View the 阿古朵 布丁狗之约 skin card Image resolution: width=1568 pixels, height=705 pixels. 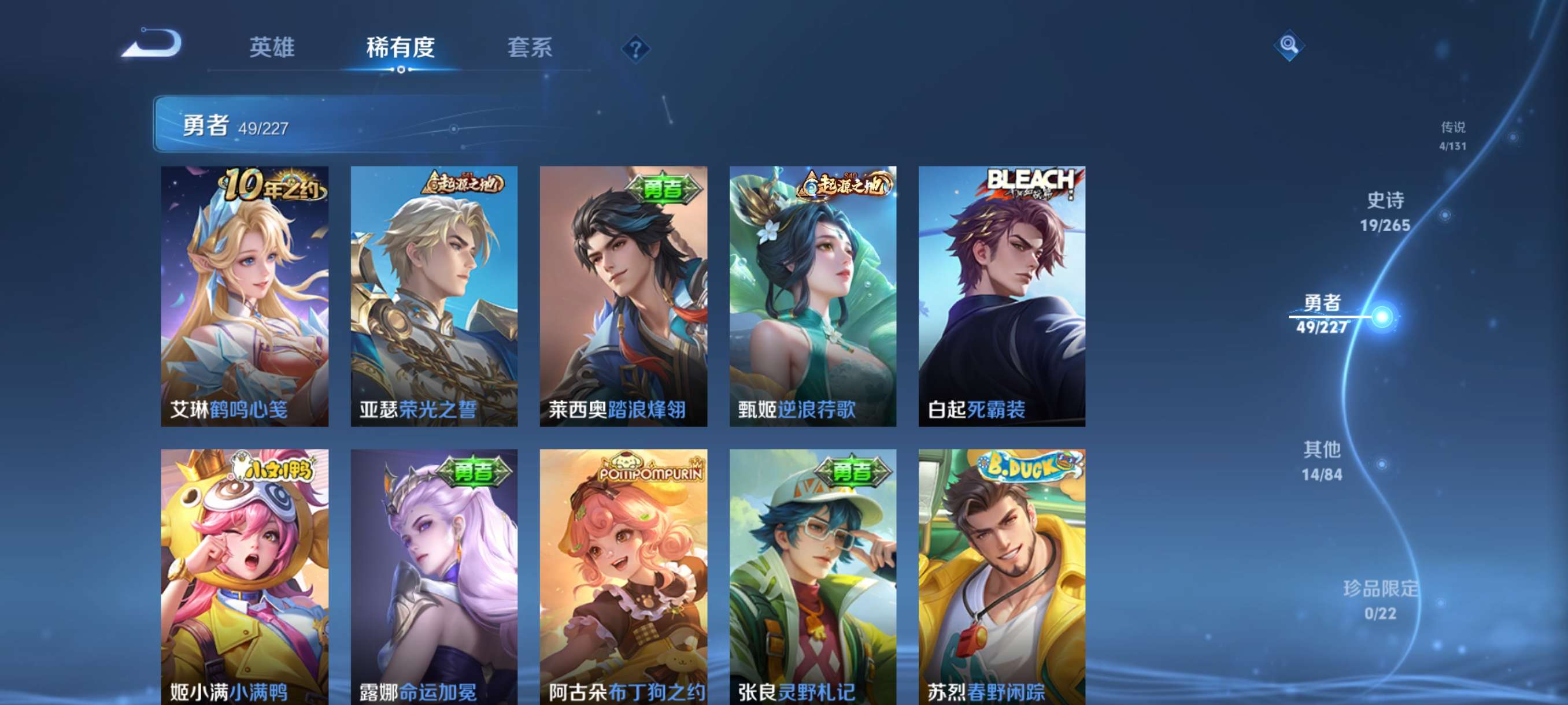coord(623,577)
